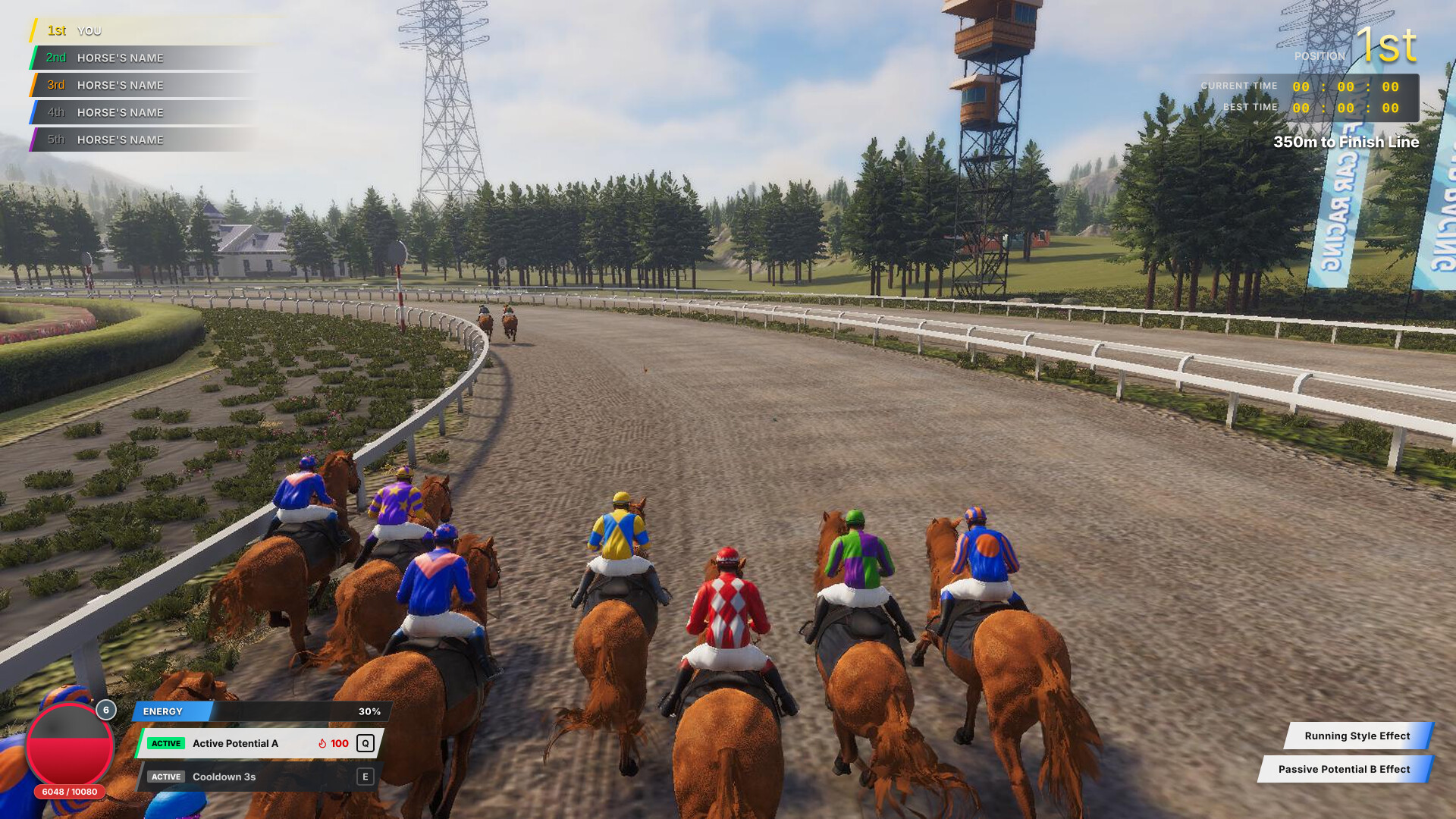Expand the 2nd place HORSE'S NAME entry
Image resolution: width=1456 pixels, height=819 pixels.
pos(121,58)
